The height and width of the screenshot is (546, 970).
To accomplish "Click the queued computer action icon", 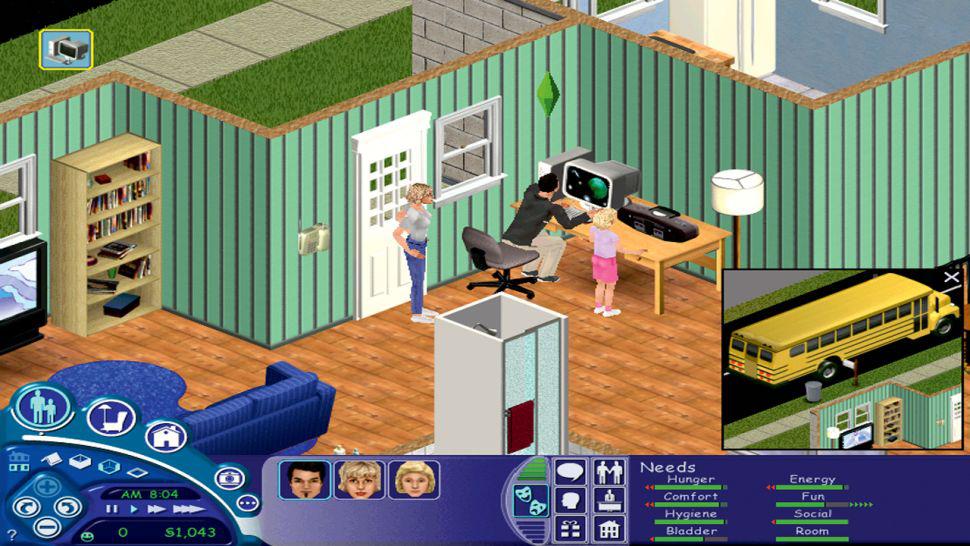I will (66, 48).
